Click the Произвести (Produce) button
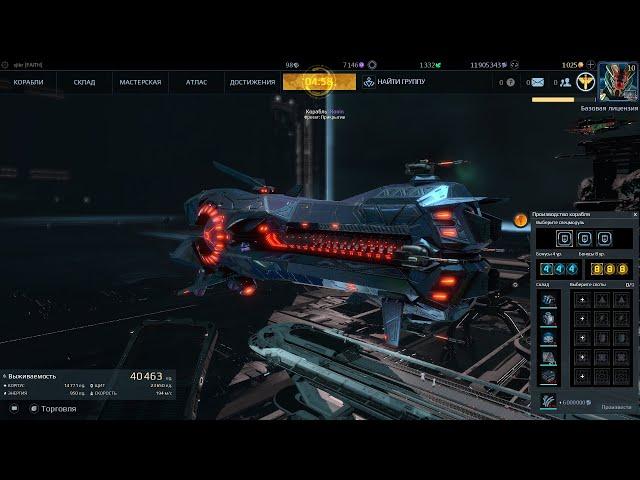 click(x=616, y=407)
